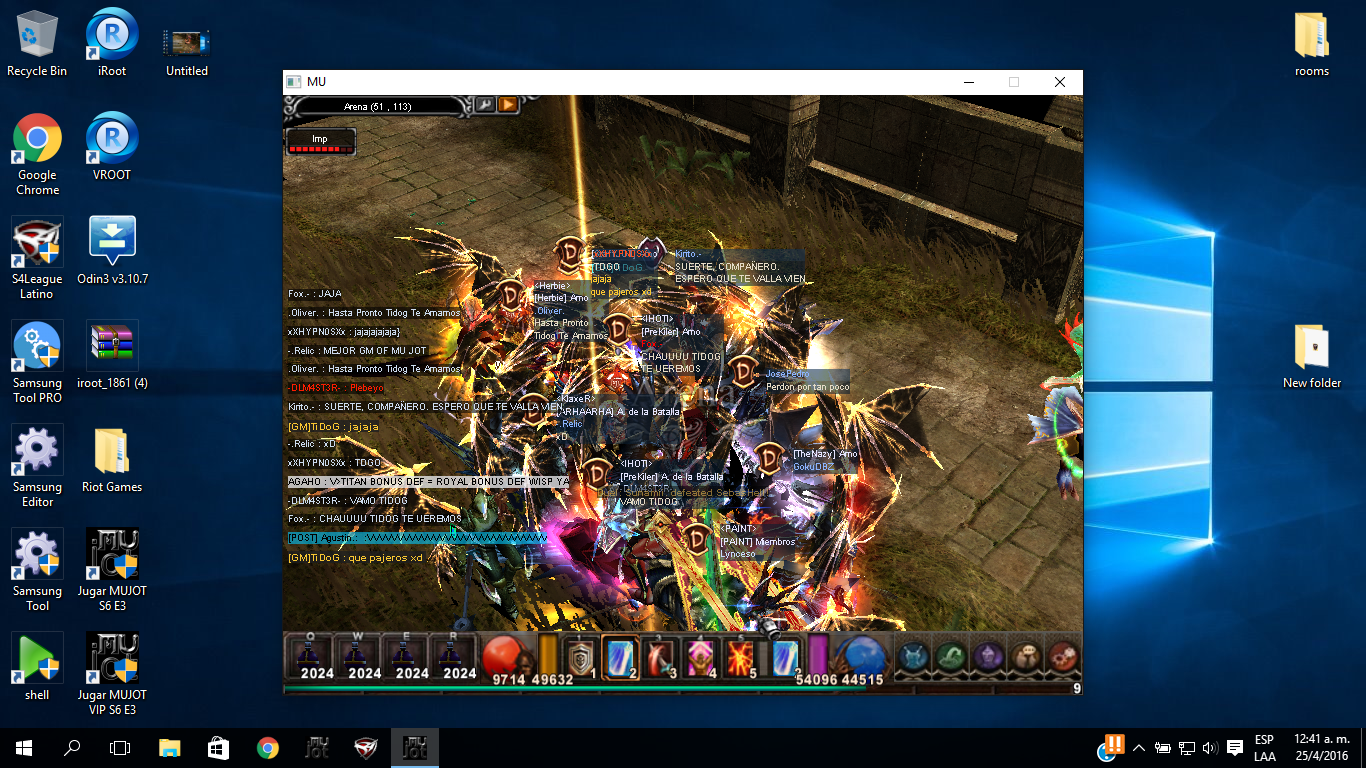This screenshot has height=768, width=1366.
Task: Start the helper with the orange play button
Action: point(507,105)
